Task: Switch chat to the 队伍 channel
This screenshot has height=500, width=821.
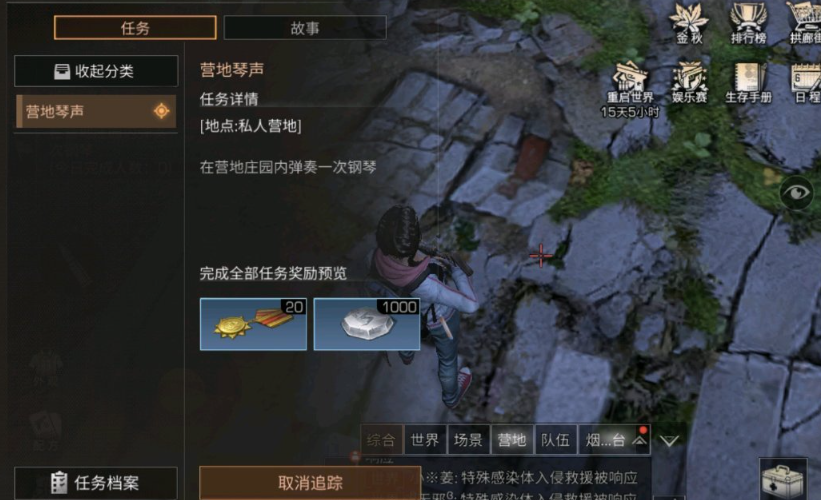Action: [554, 439]
